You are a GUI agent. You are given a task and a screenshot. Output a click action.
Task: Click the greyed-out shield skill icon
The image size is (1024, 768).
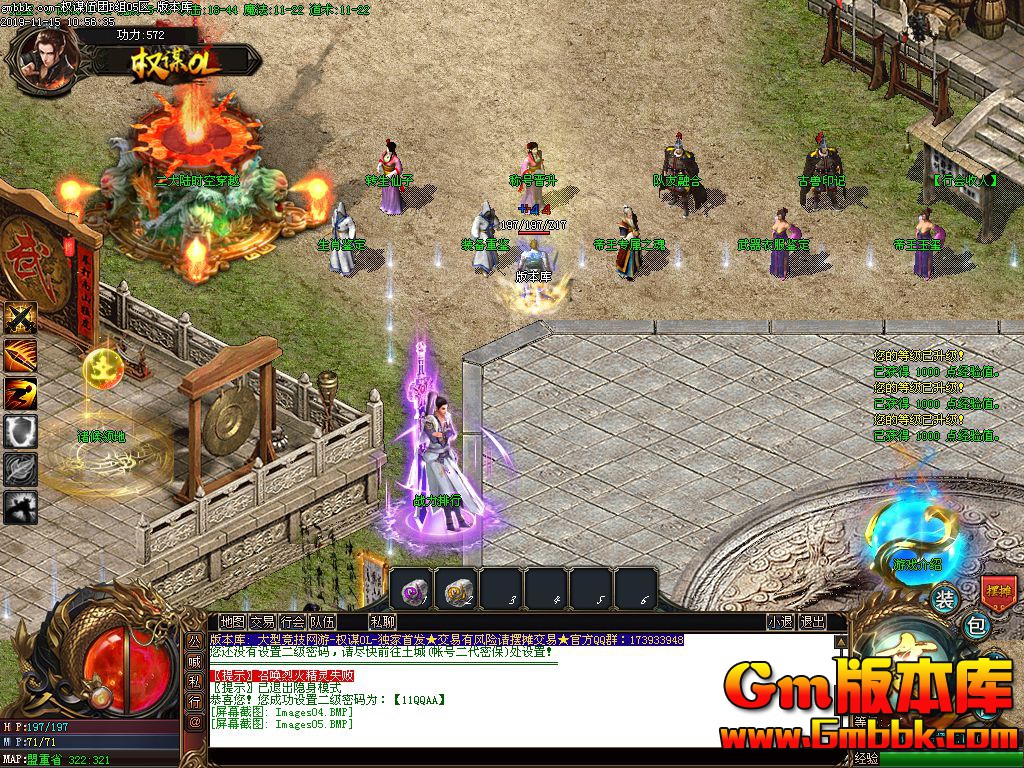[20, 431]
